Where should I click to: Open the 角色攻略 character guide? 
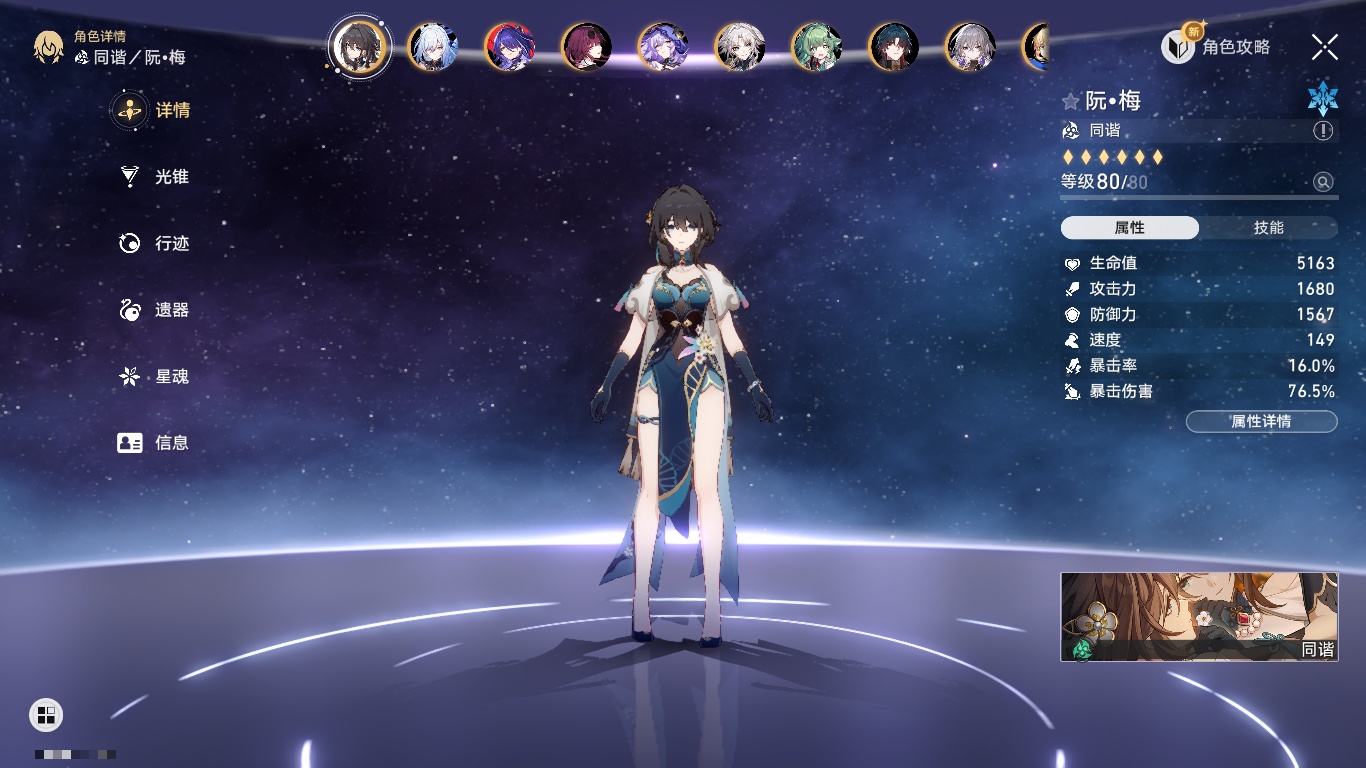(1216, 46)
